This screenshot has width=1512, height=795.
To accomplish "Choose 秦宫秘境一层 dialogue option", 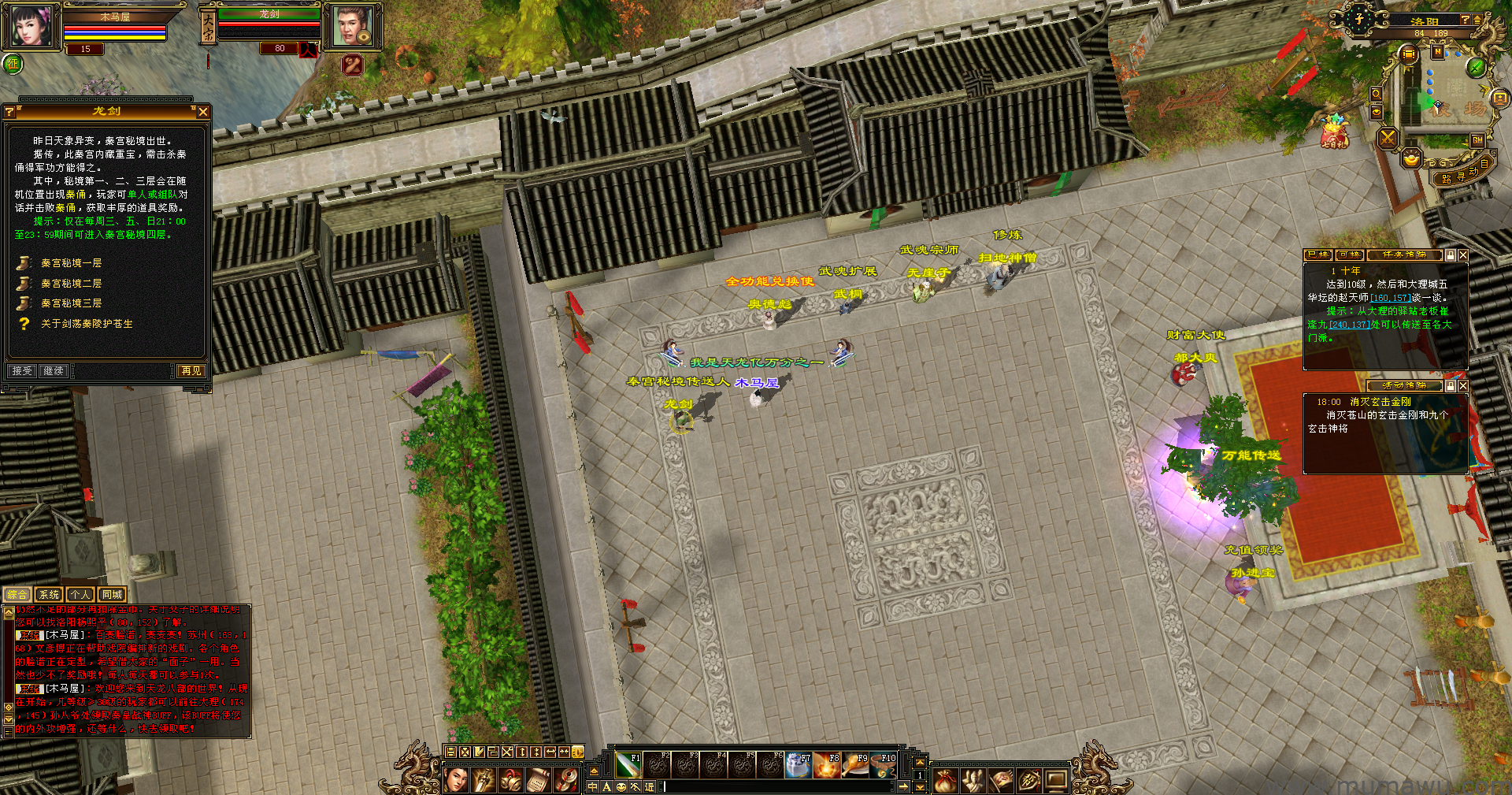I will 71,263.
